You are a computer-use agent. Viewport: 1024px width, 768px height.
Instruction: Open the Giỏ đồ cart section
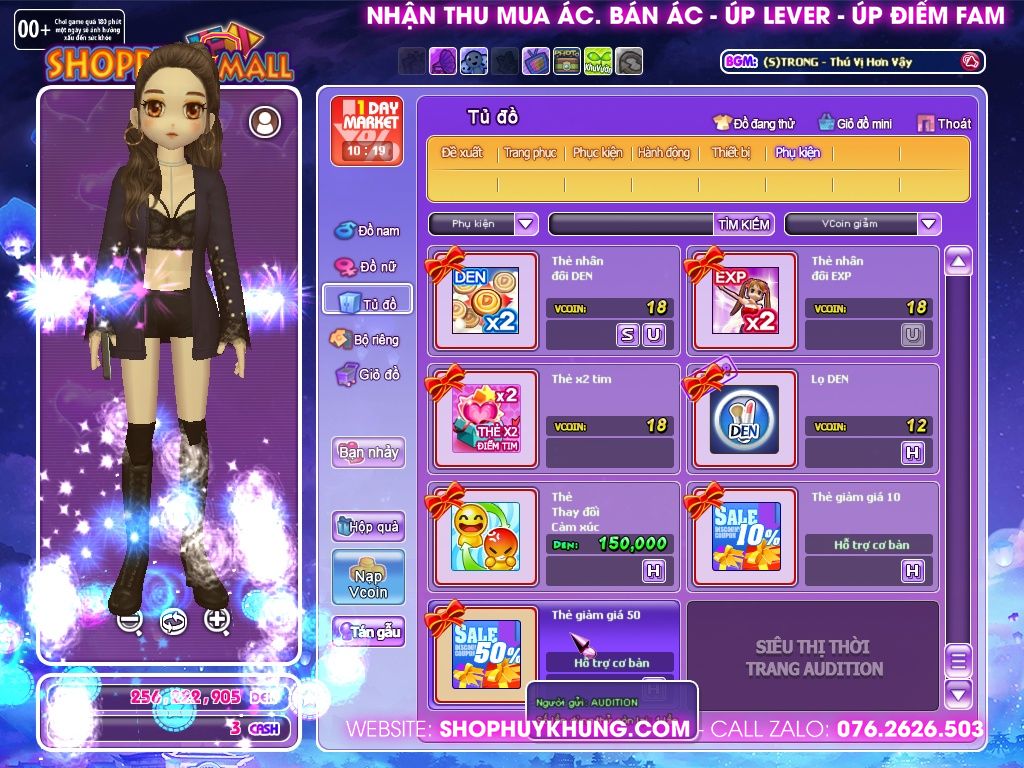(x=367, y=375)
